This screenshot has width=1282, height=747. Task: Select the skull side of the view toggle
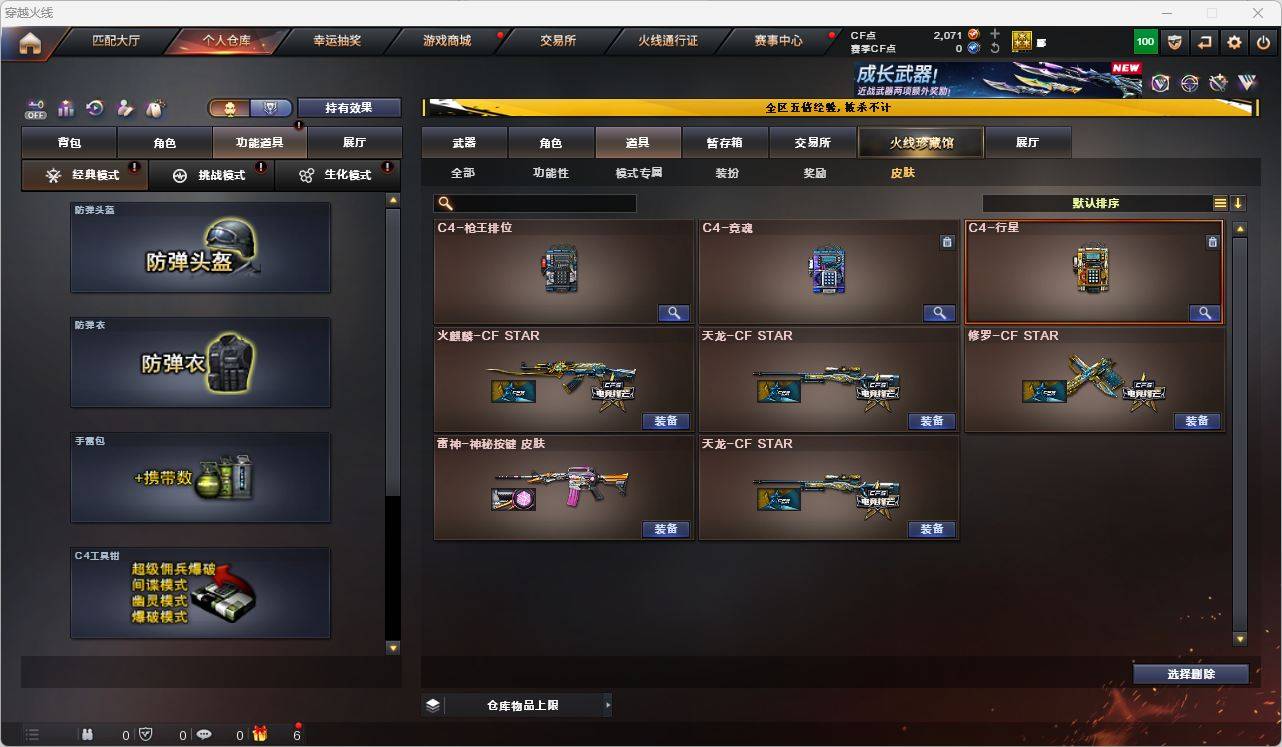[228, 106]
